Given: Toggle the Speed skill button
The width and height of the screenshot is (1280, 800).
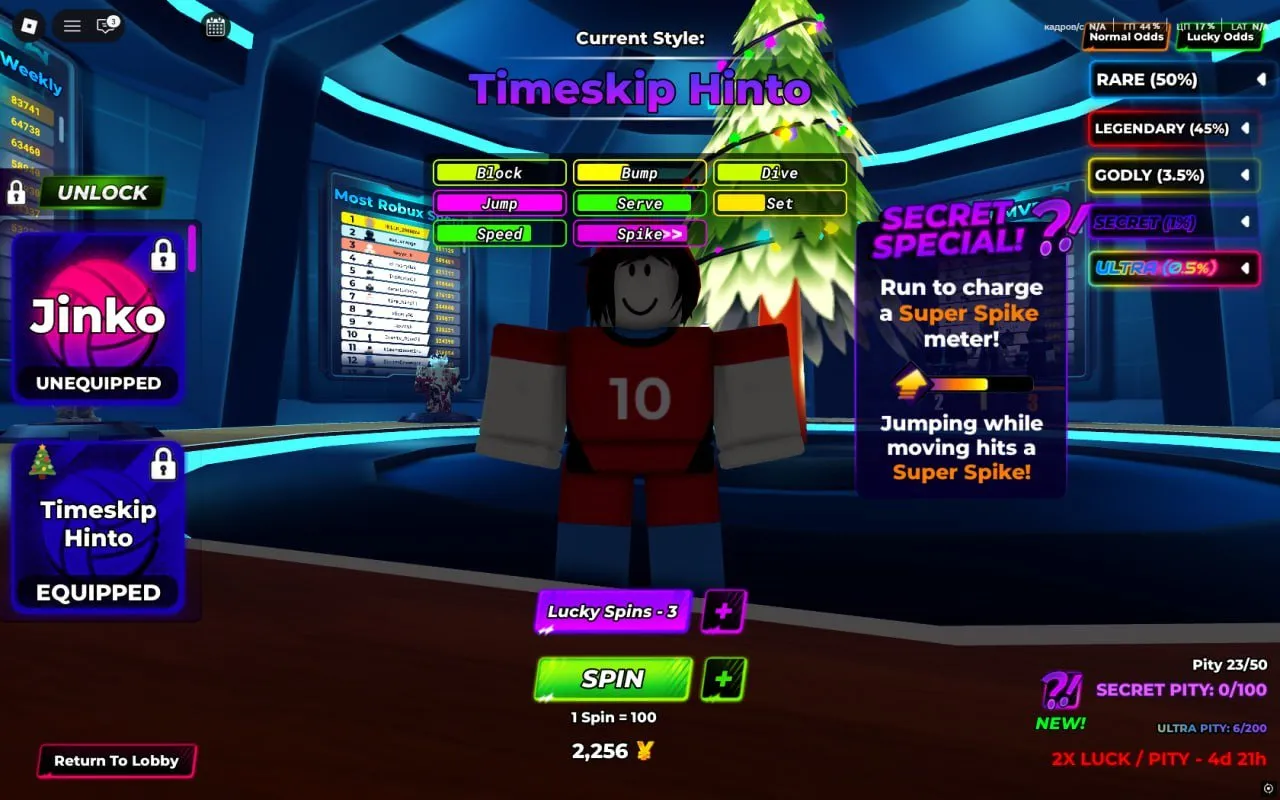Looking at the screenshot, I should [x=499, y=234].
